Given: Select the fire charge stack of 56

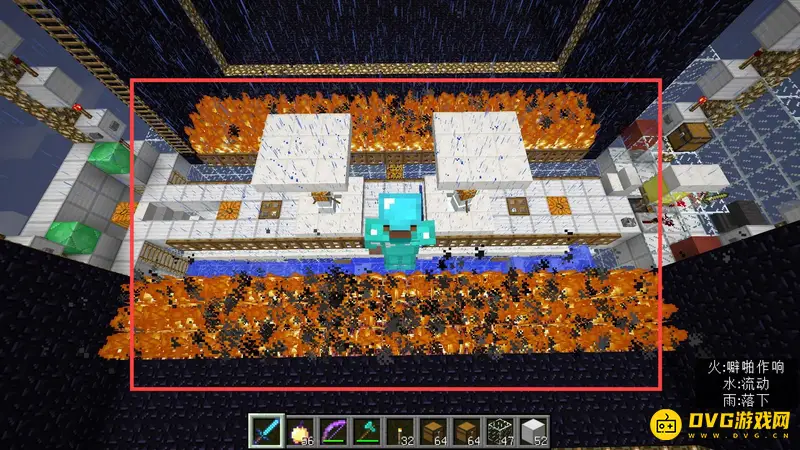Looking at the screenshot, I should 298,430.
